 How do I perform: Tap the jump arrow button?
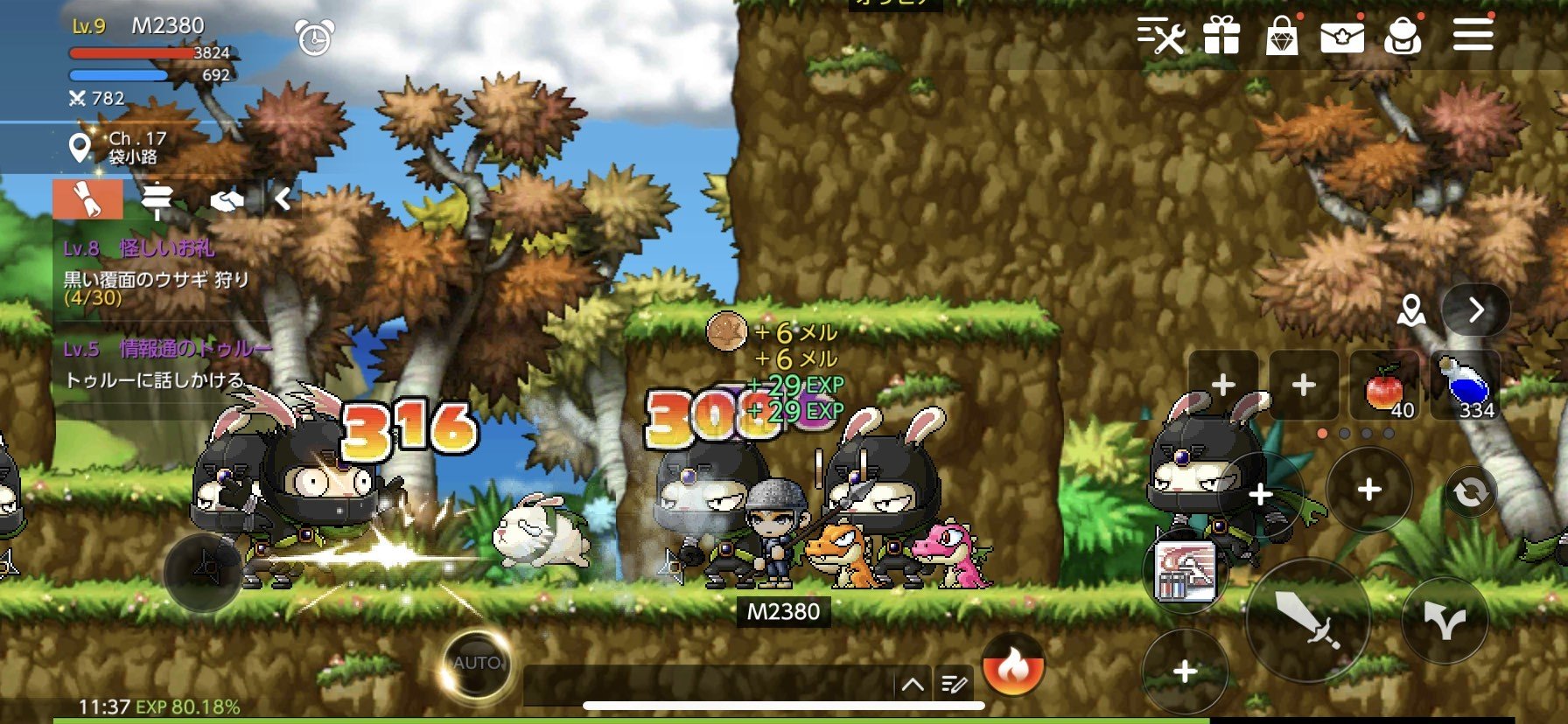(x=1445, y=620)
